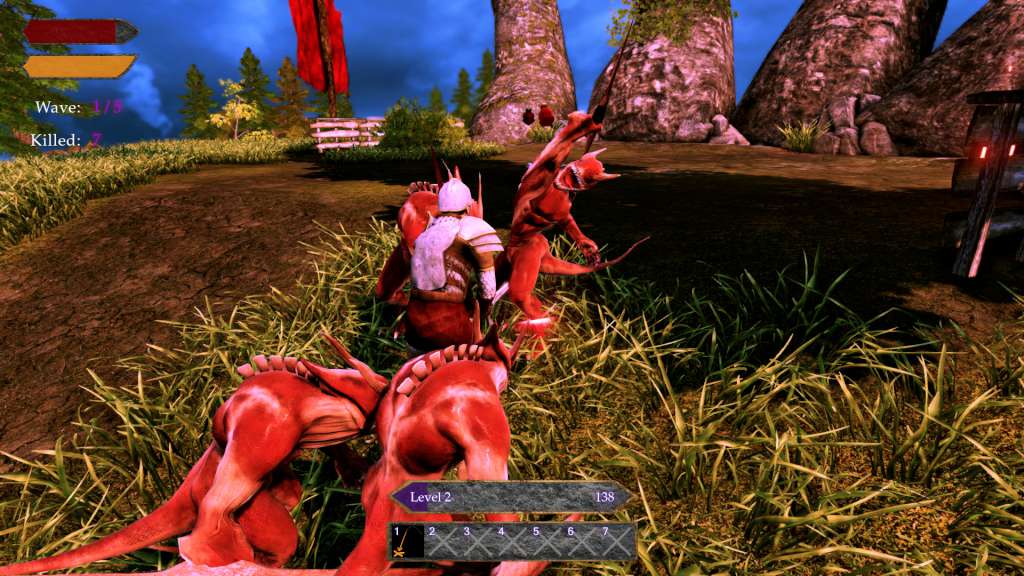Choose the crossed-out hotbar slot 4
Screen dimensions: 1024x576
(511, 542)
